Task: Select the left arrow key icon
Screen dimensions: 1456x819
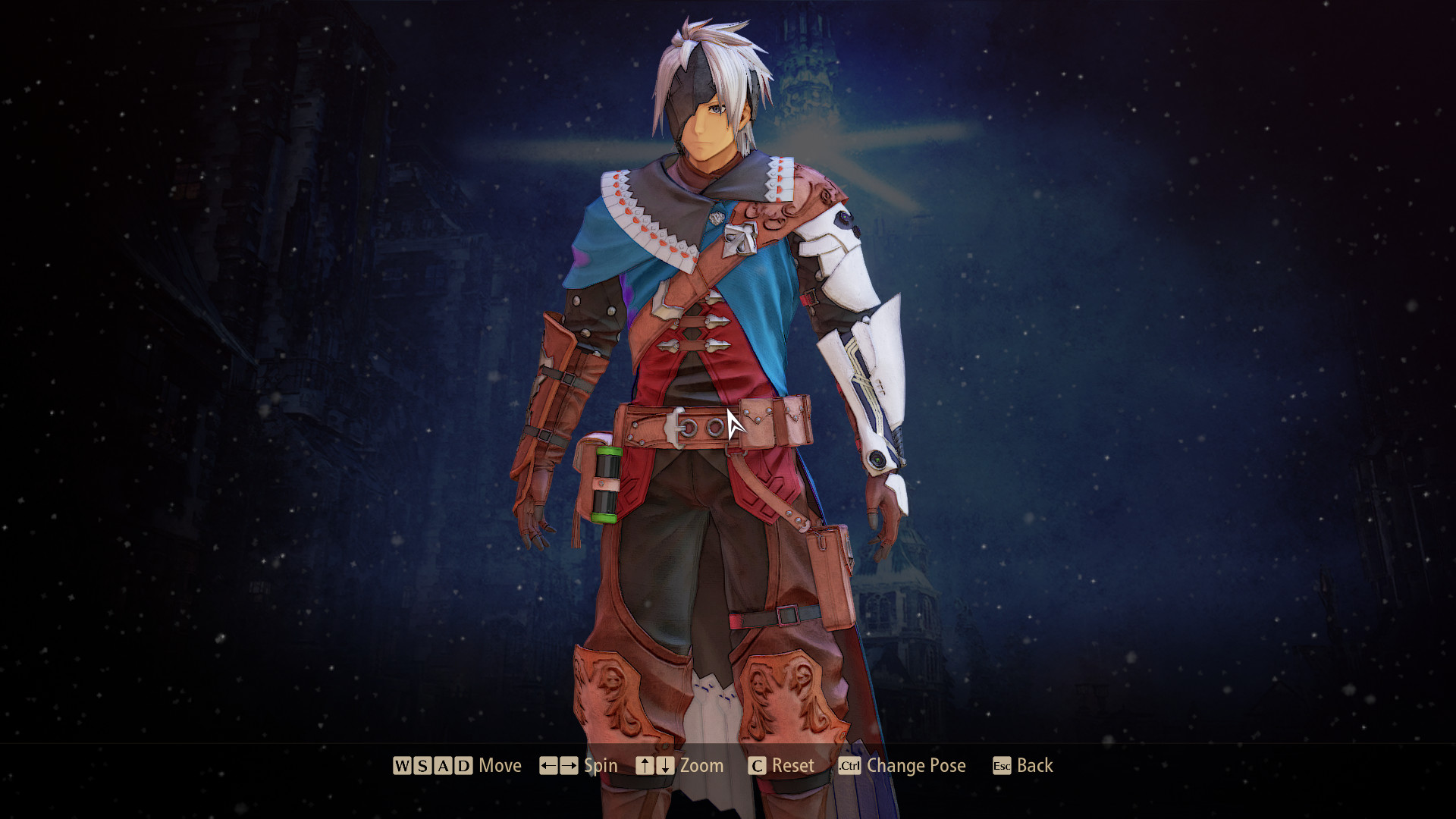Action: coord(551,766)
